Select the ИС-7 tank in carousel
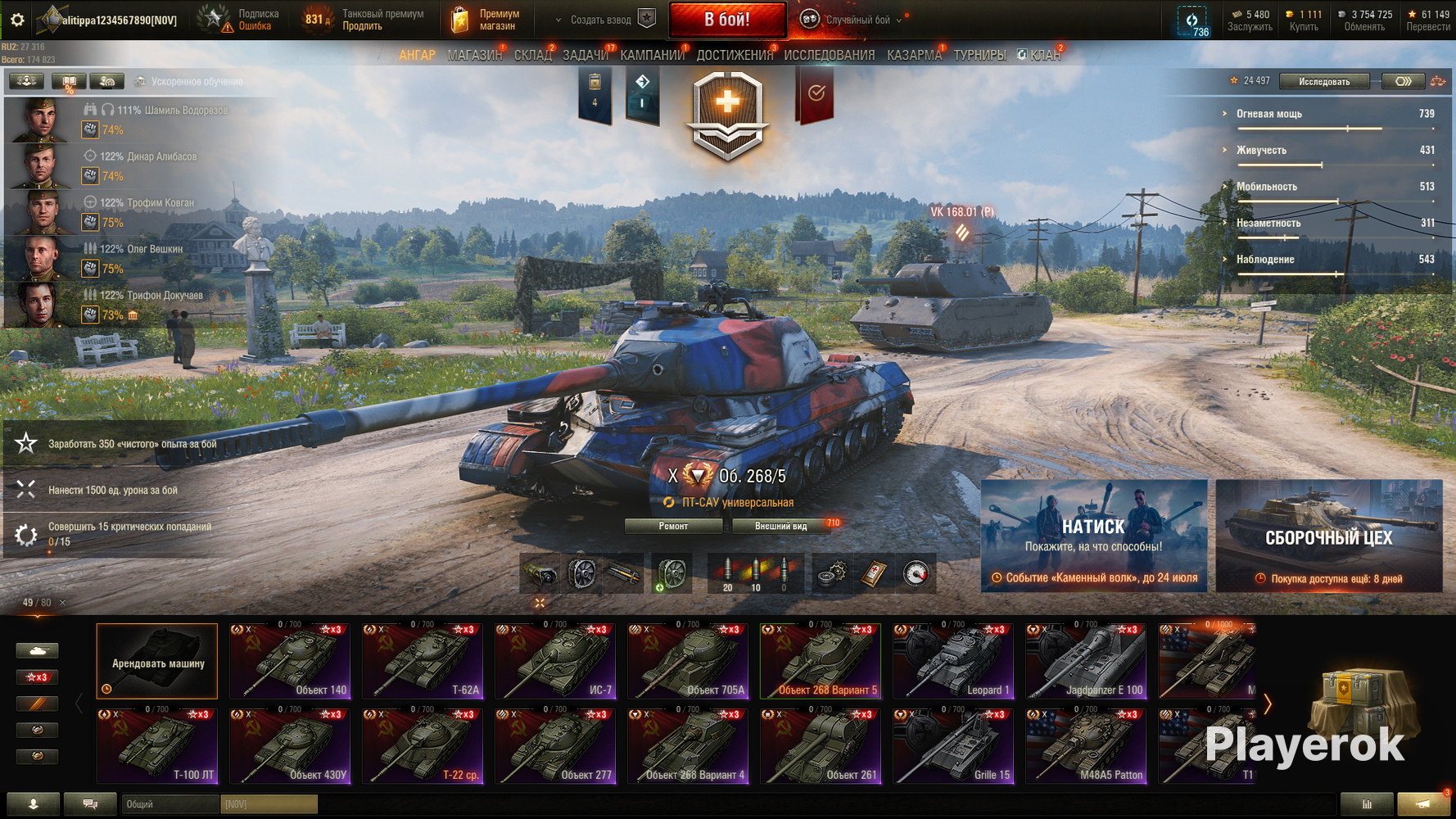Viewport: 1456px width, 819px height. tap(555, 662)
